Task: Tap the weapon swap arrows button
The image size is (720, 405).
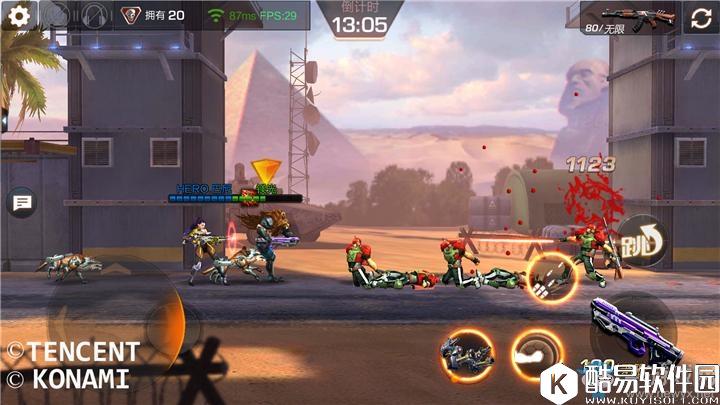Action: click(699, 18)
